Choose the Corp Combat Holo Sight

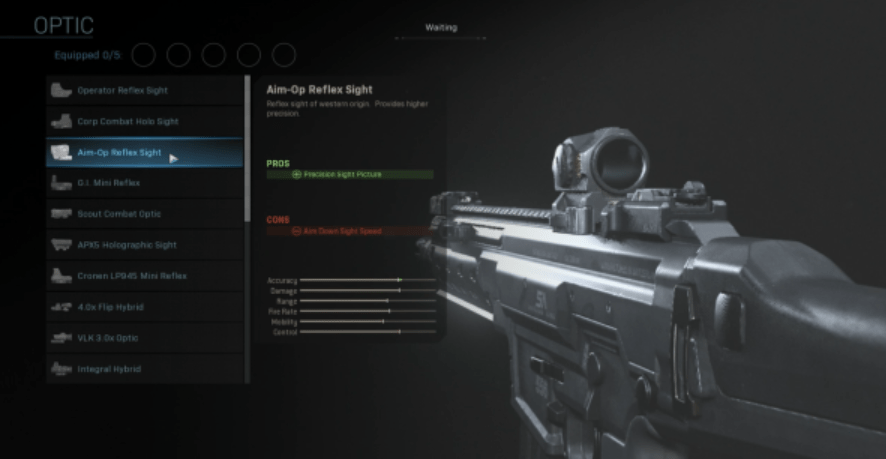[x=144, y=122]
